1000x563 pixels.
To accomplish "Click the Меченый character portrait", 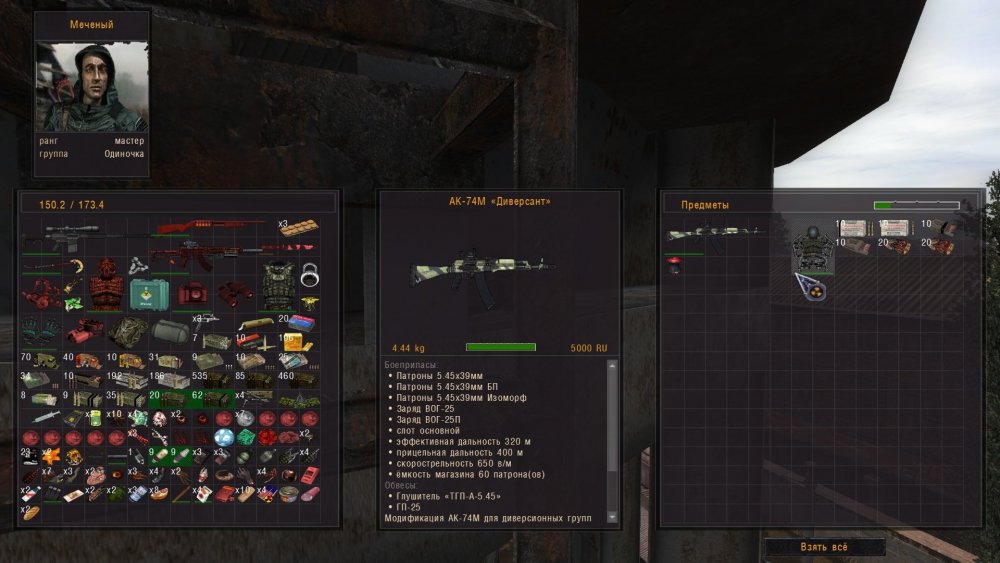I will point(92,87).
